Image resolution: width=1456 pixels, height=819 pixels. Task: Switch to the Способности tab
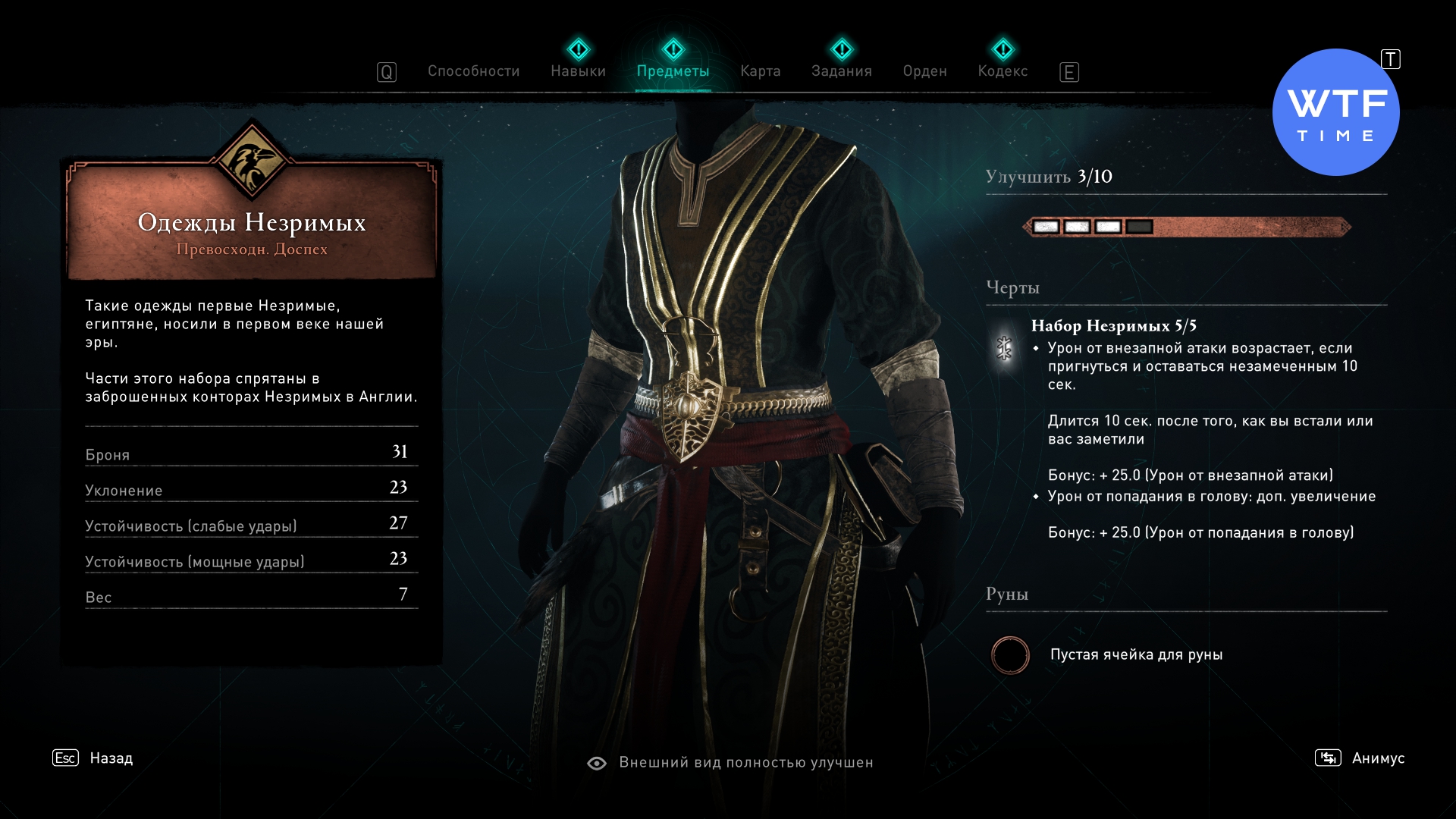tap(473, 71)
